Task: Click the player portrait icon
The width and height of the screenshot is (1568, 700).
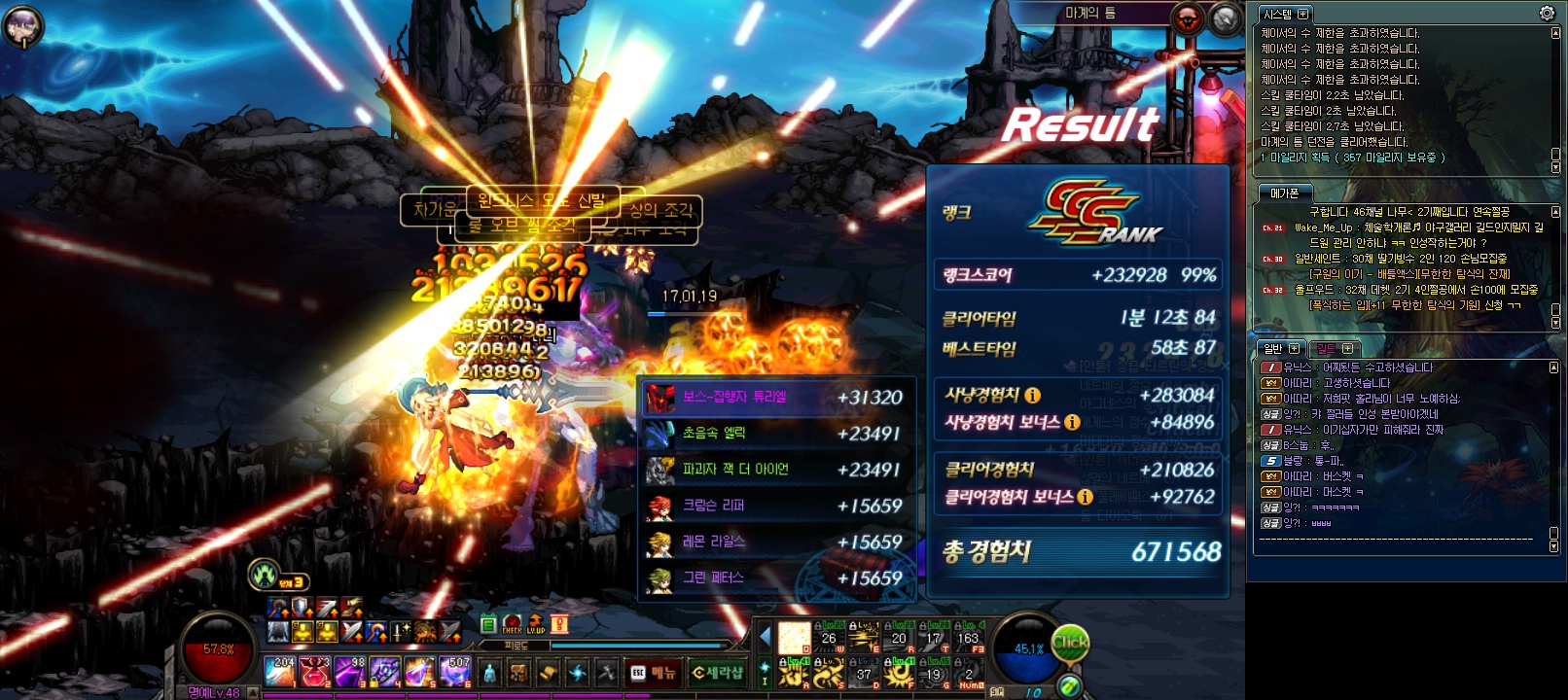Action: coord(21,25)
